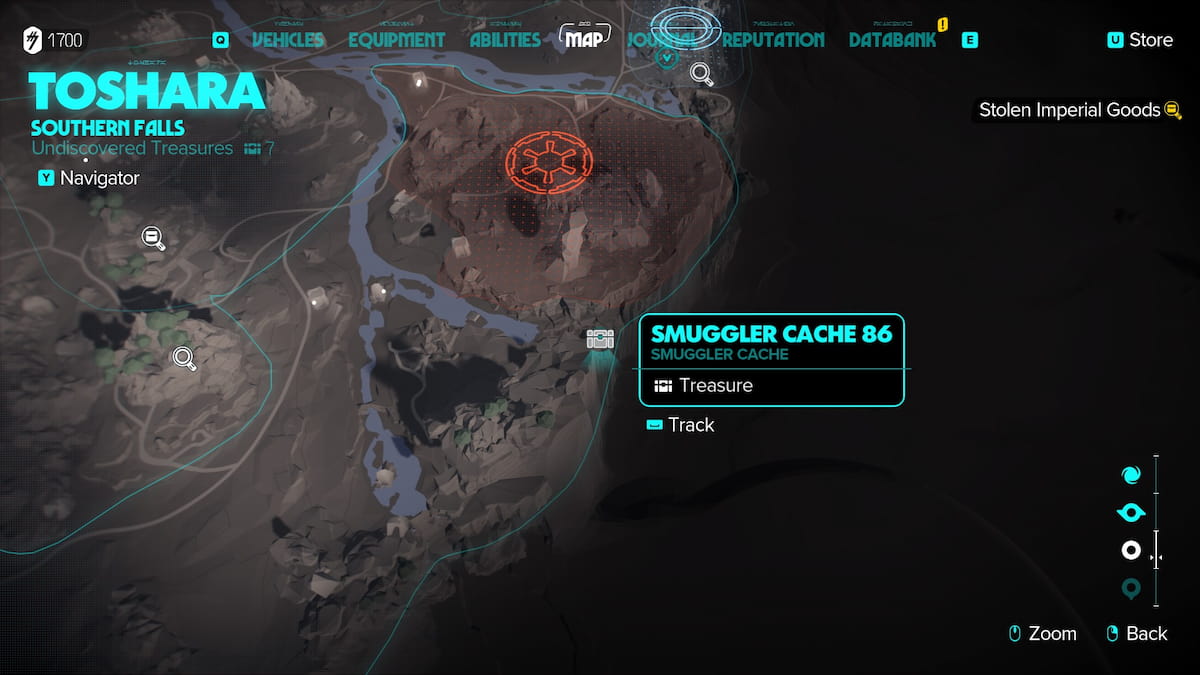The height and width of the screenshot is (675, 1200).
Task: Select the white ring zoom level
Action: click(1131, 550)
